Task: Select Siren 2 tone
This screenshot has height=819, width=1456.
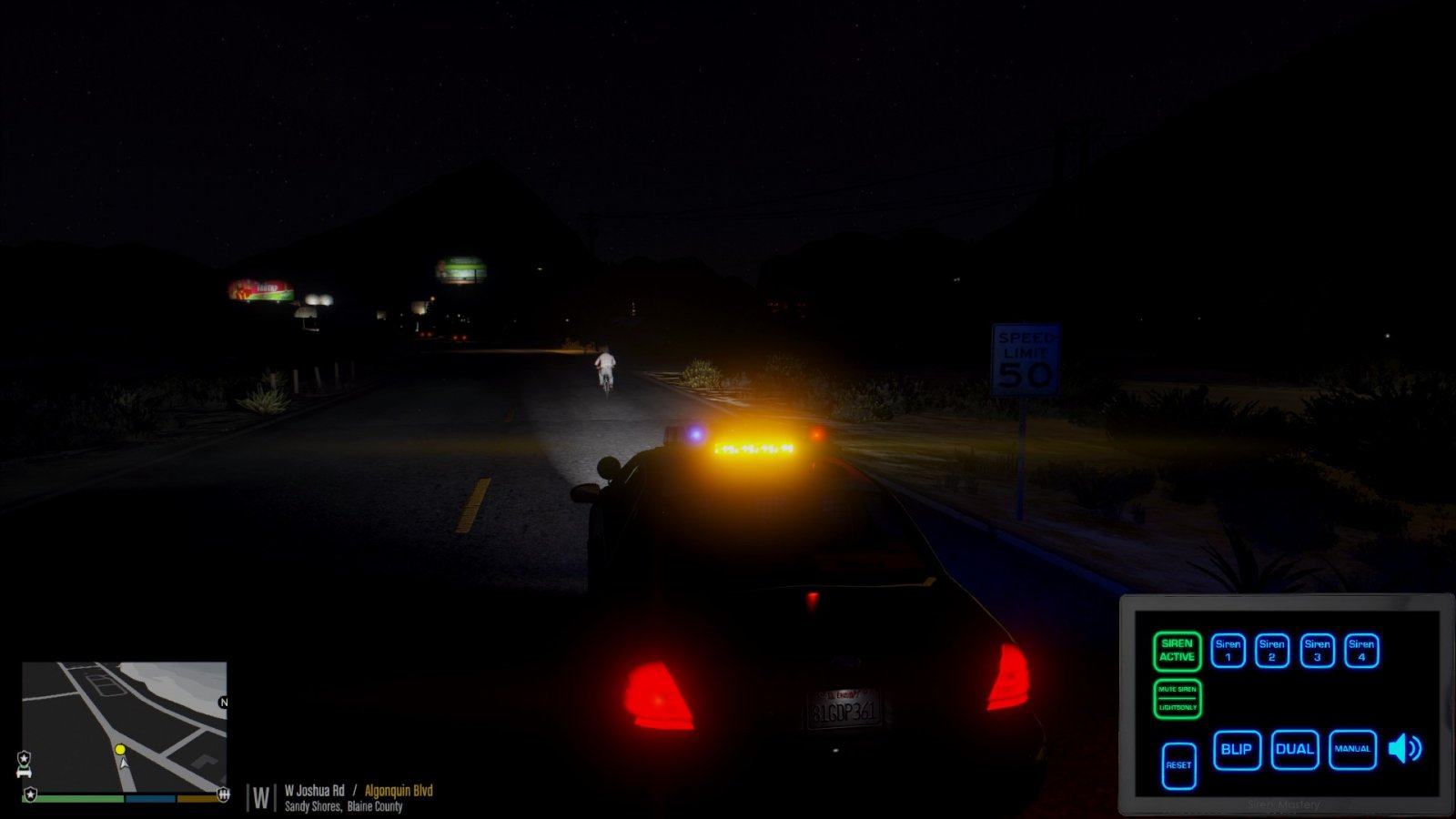Action: point(1272,651)
